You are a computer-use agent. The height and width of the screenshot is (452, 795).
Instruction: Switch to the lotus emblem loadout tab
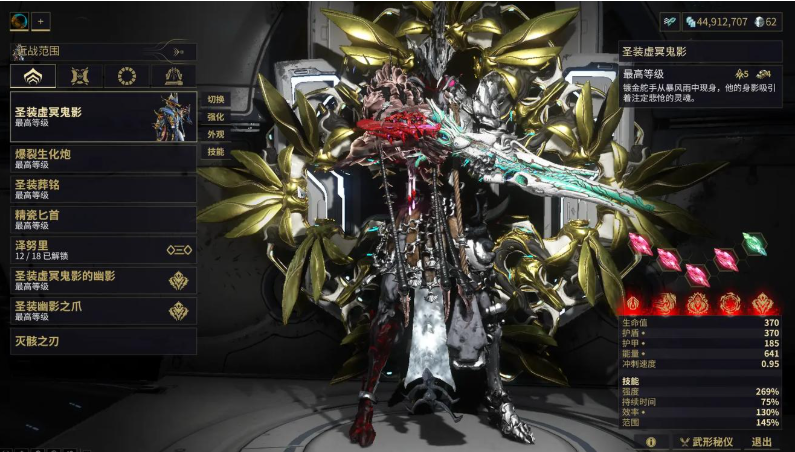click(x=33, y=76)
